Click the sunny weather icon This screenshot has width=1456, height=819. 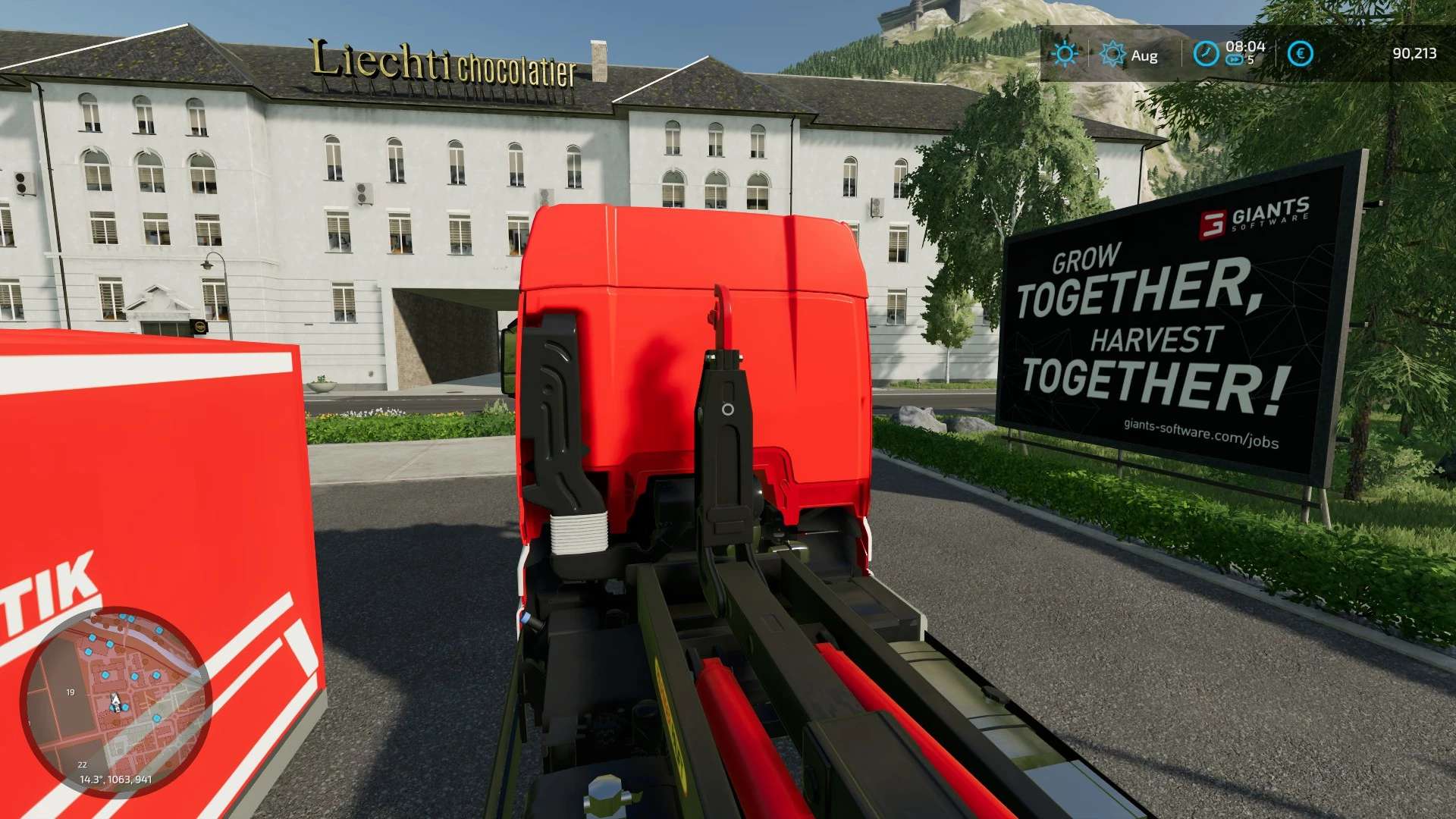coord(1065,54)
